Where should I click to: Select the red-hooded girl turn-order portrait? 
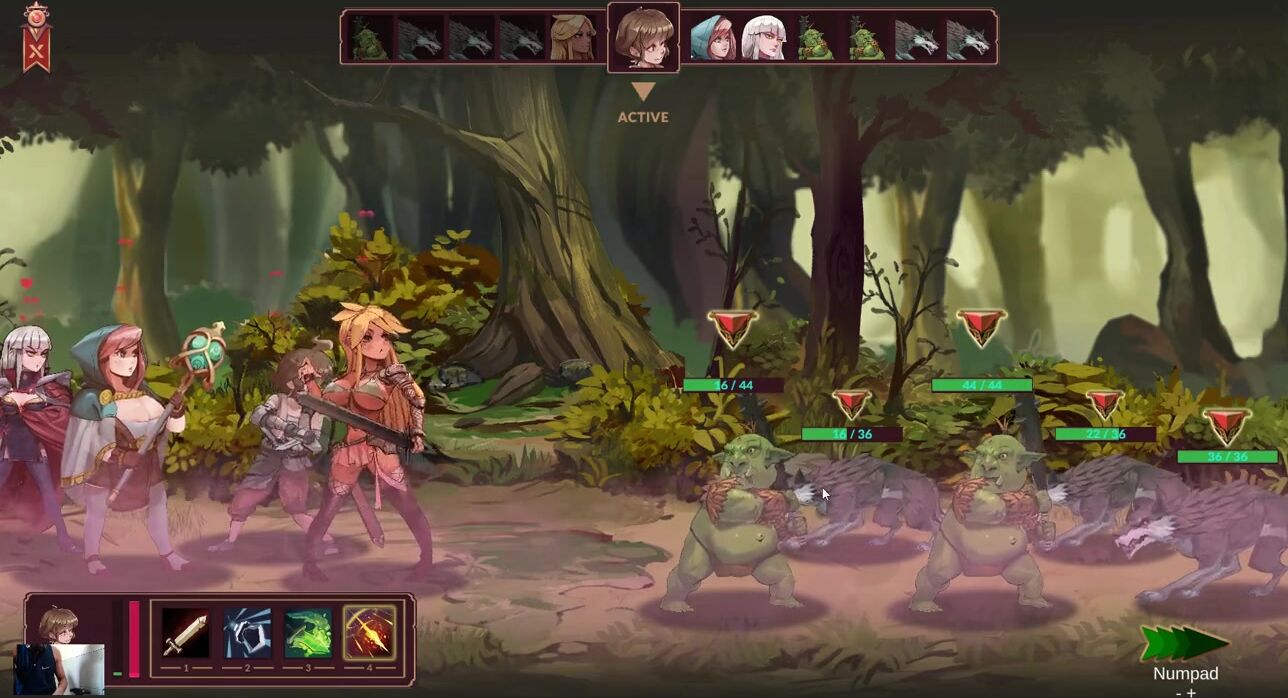click(x=713, y=38)
